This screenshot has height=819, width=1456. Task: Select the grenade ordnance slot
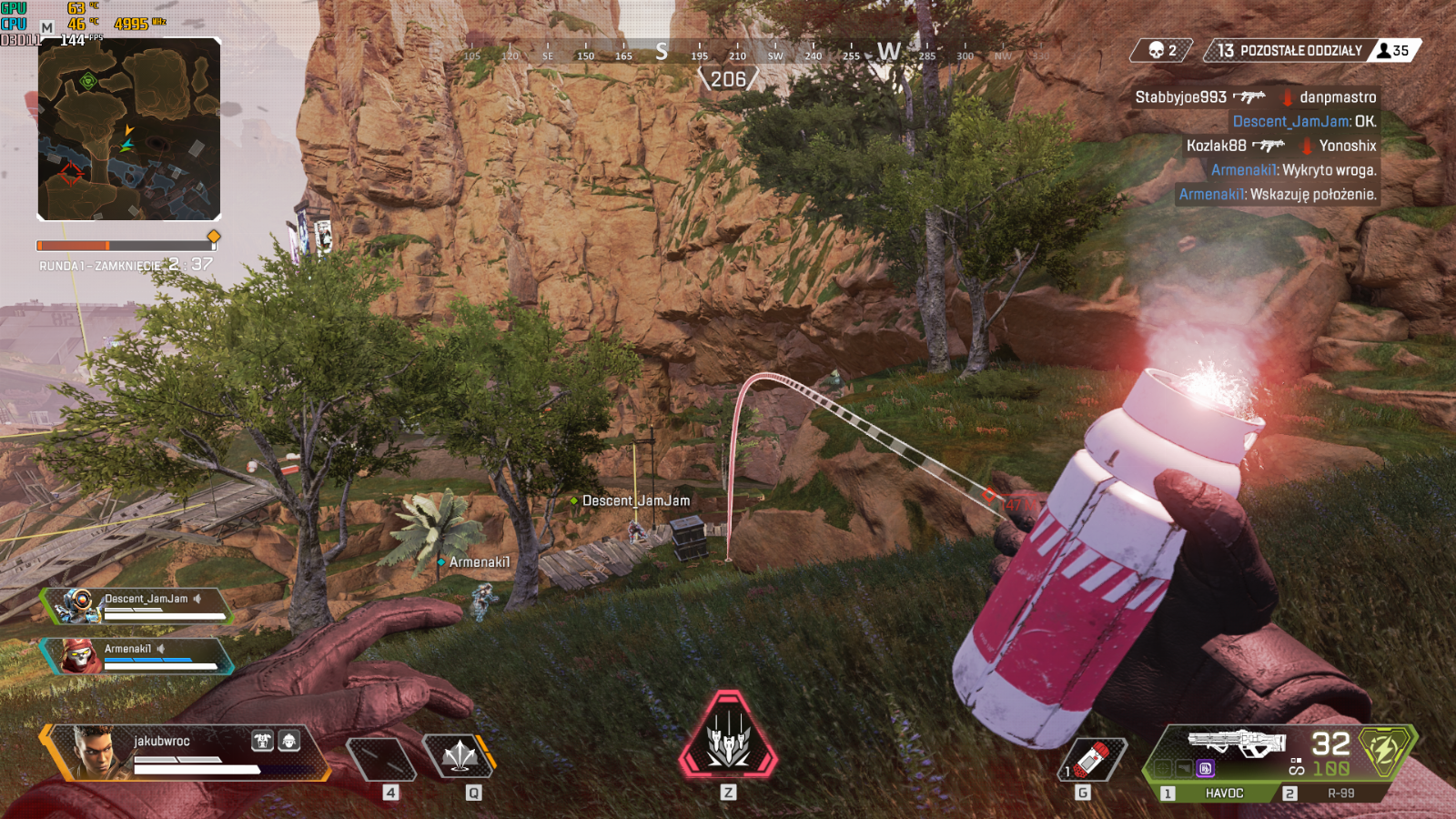[1093, 759]
